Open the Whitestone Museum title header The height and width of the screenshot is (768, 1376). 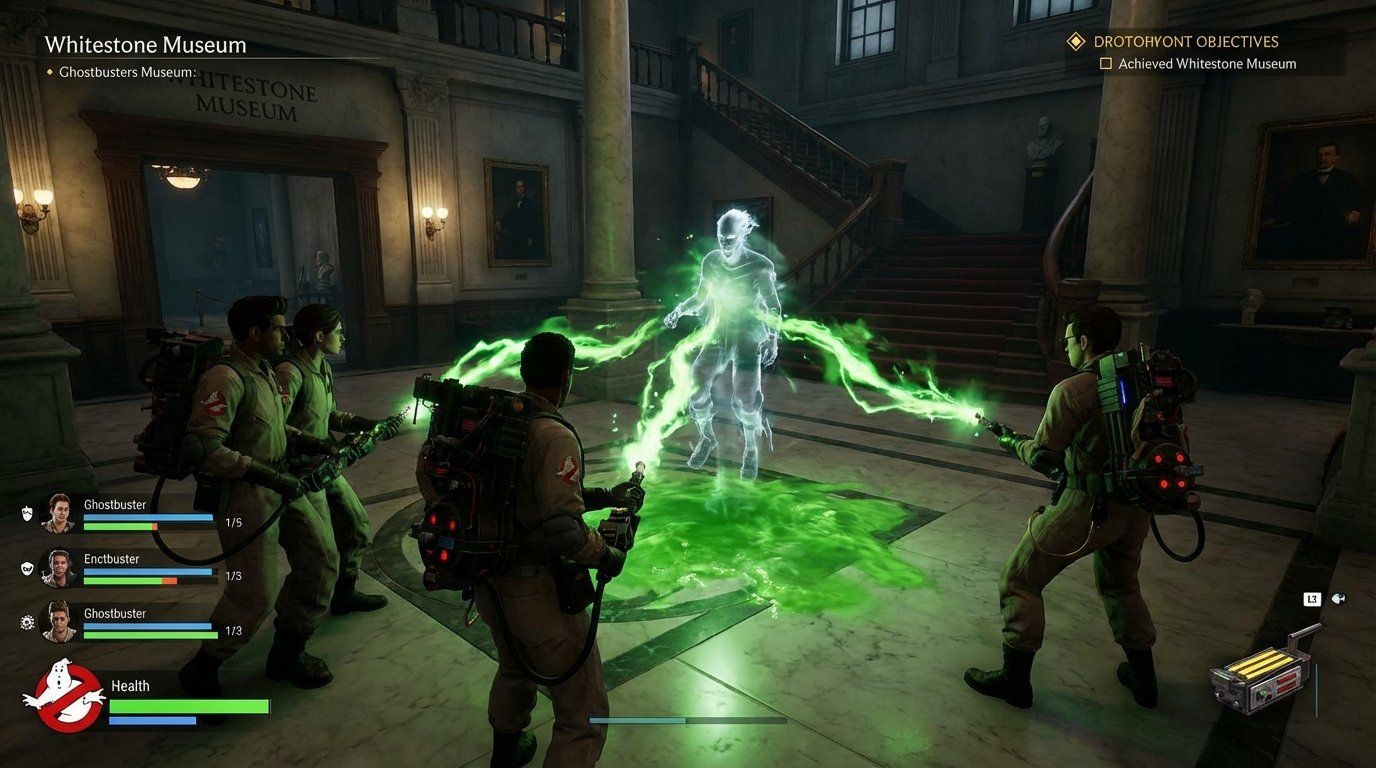coord(146,45)
